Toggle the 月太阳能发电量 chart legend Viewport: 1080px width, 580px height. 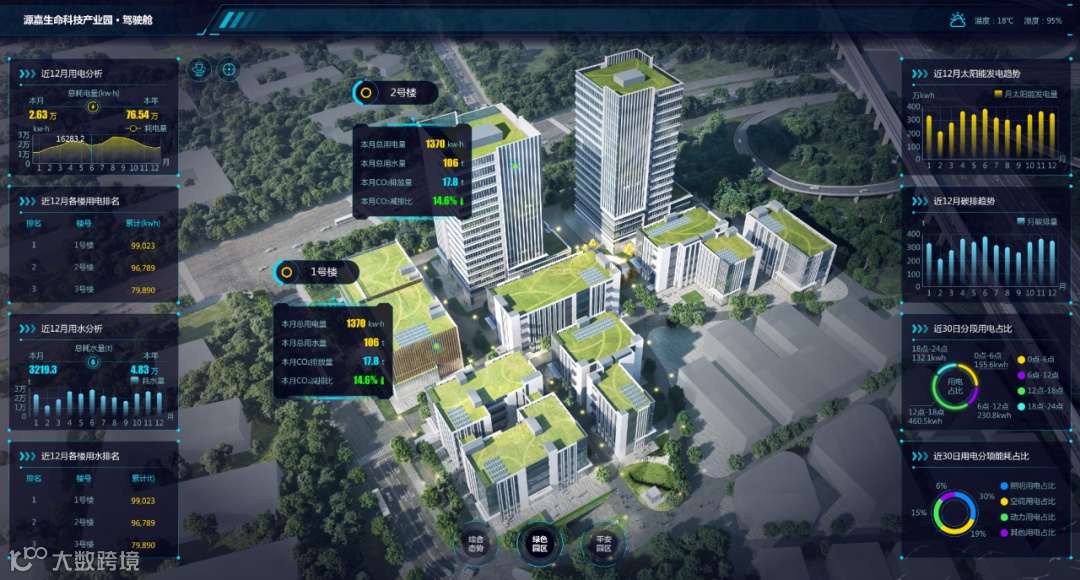(x=1025, y=94)
